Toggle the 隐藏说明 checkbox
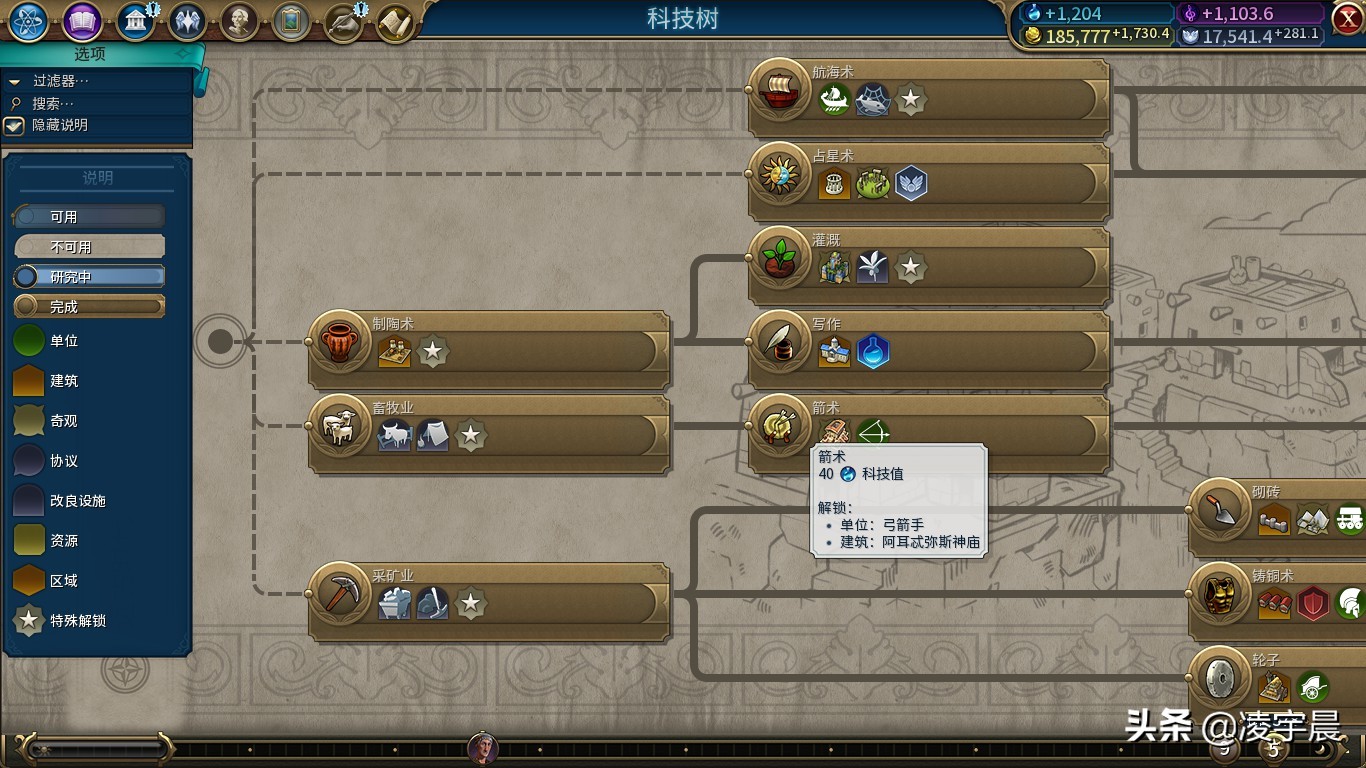1366x768 pixels. [14, 126]
